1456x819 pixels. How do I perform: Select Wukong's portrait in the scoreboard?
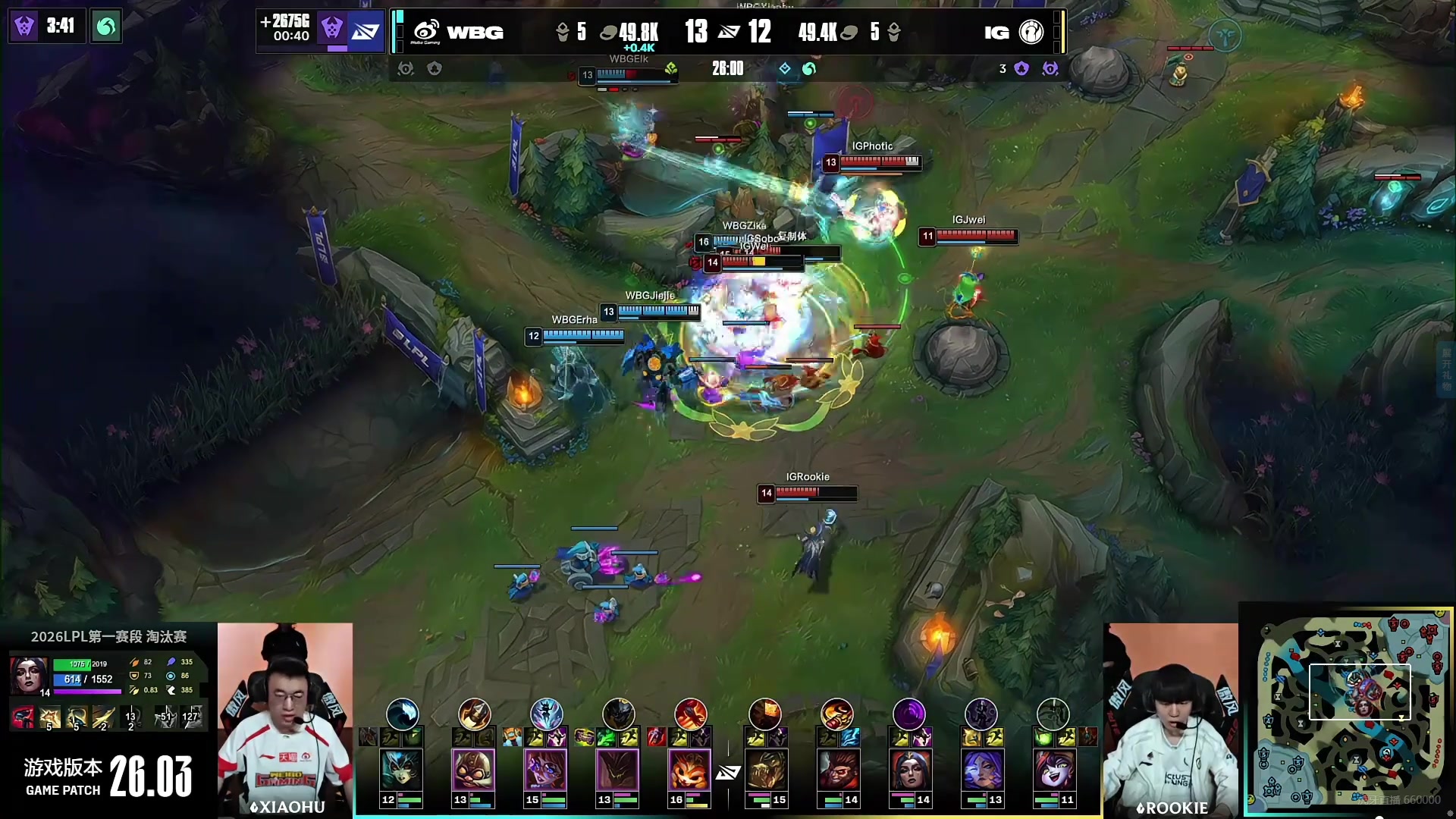(x=838, y=770)
